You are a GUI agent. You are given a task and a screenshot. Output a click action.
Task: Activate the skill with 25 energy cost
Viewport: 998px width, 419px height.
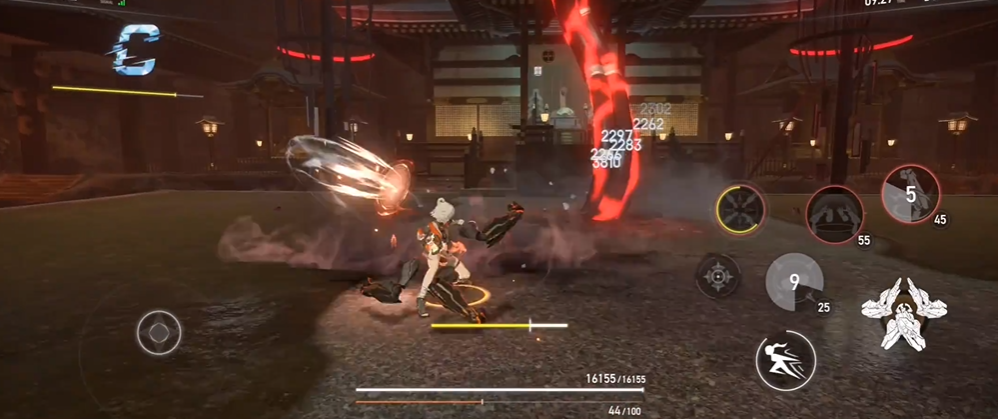coord(795,283)
